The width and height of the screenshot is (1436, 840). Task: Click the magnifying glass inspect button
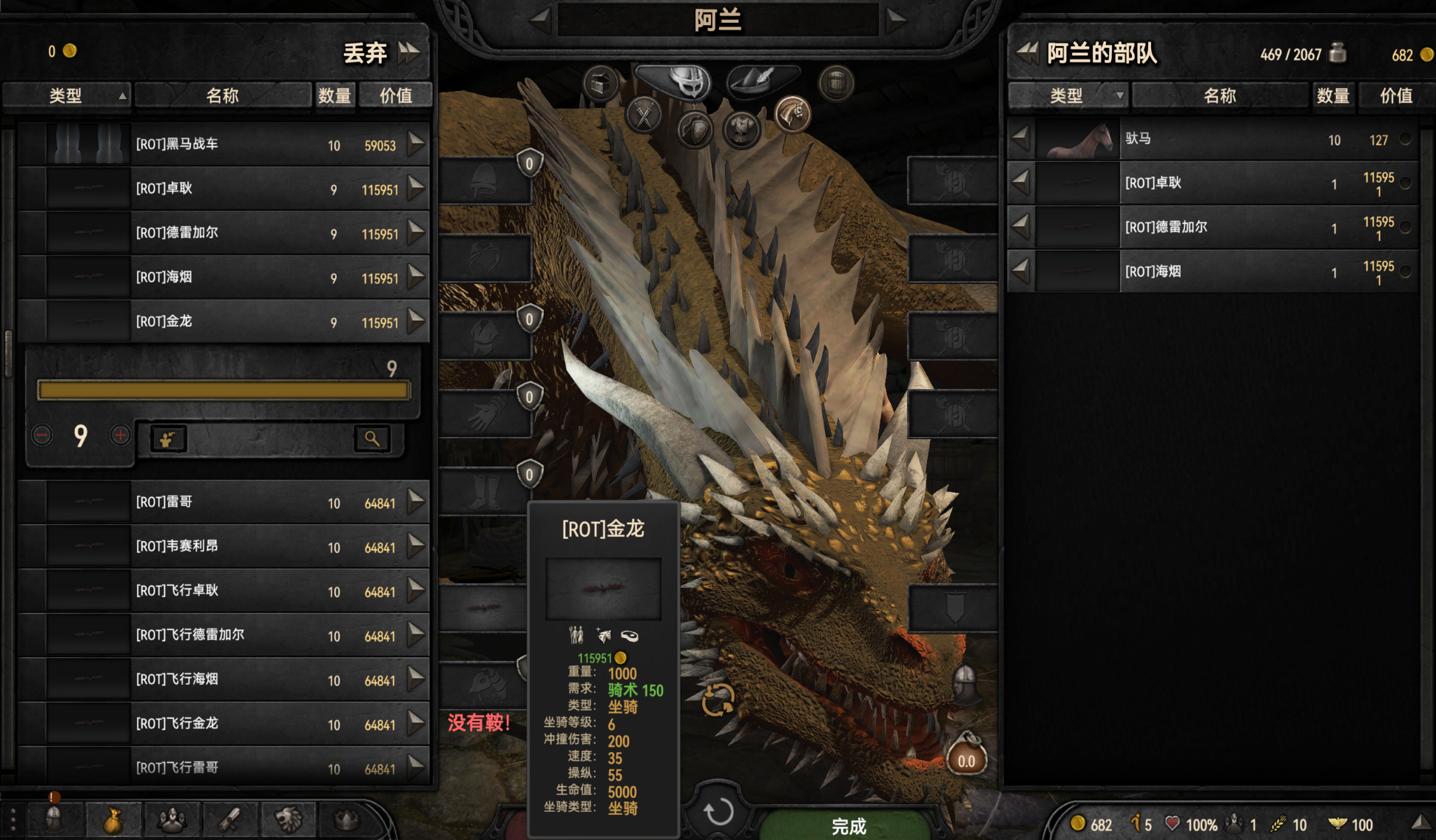371,438
